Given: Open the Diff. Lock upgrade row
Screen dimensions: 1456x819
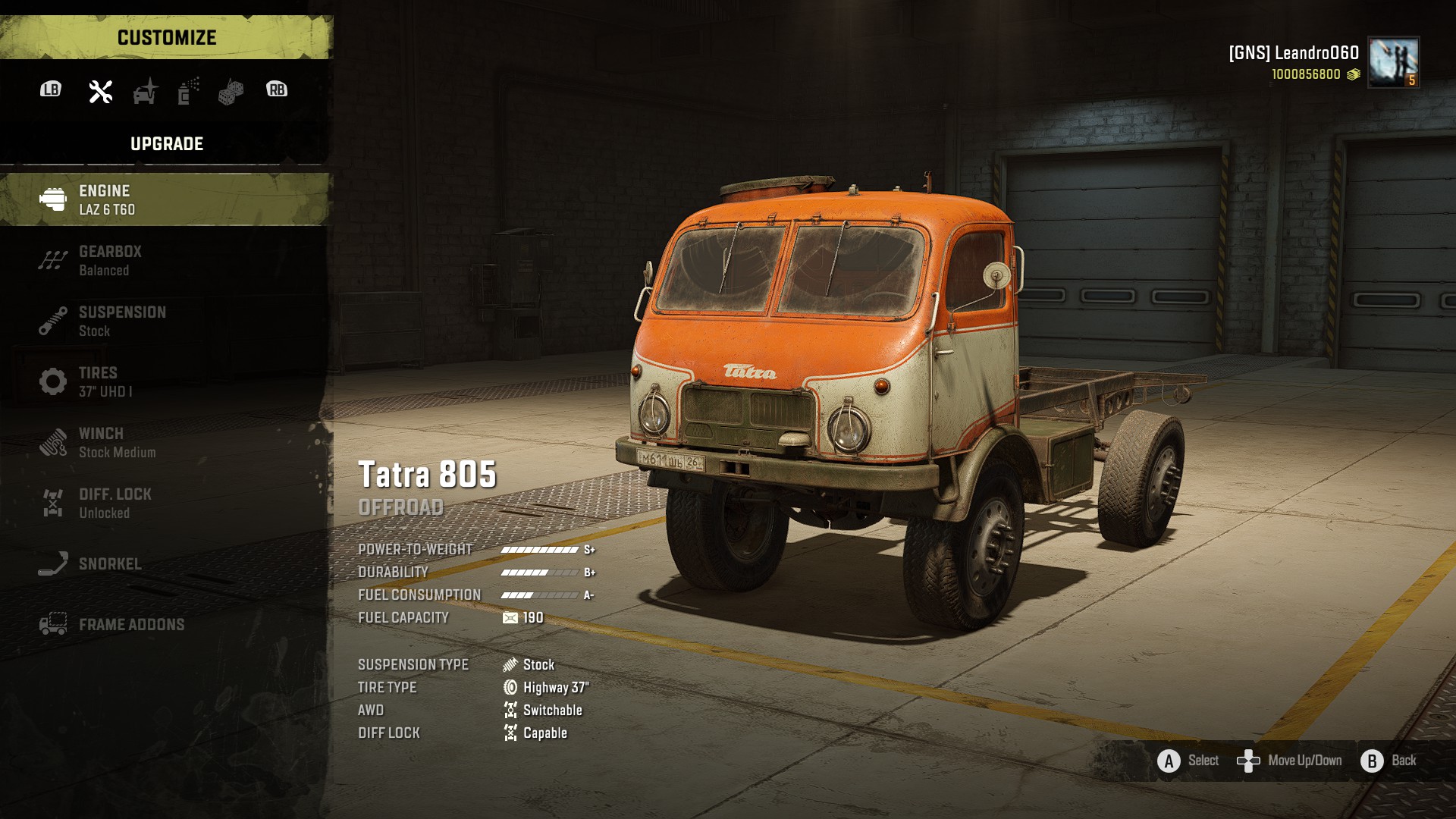Looking at the screenshot, I should 165,503.
